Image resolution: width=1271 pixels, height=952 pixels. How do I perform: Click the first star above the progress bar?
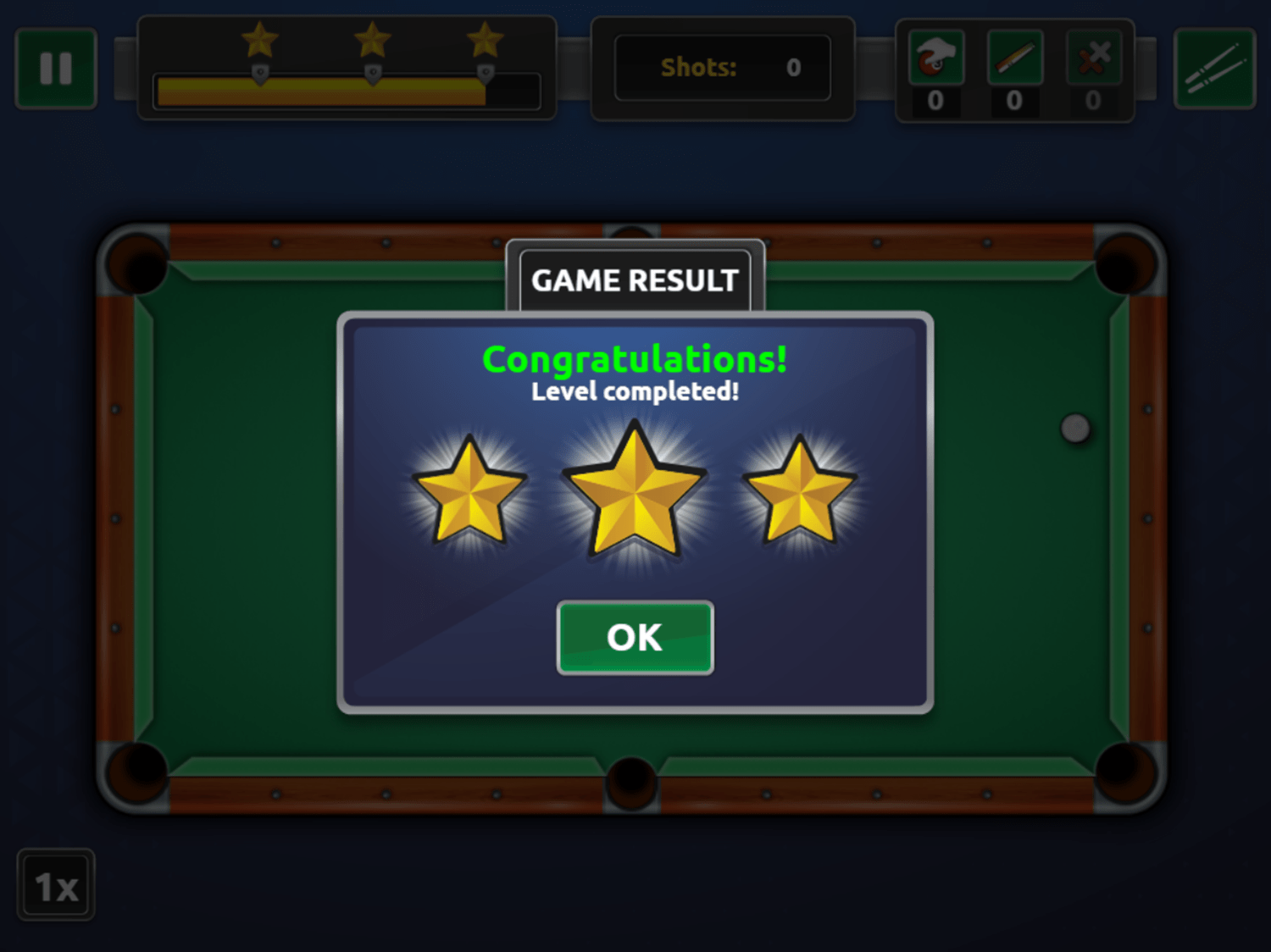260,38
